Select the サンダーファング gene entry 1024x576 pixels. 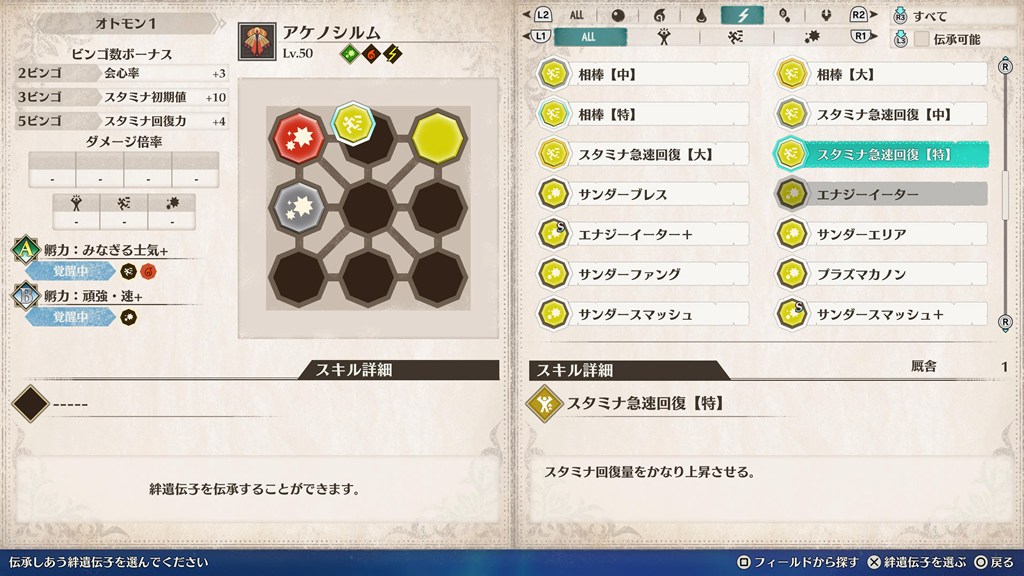click(642, 274)
